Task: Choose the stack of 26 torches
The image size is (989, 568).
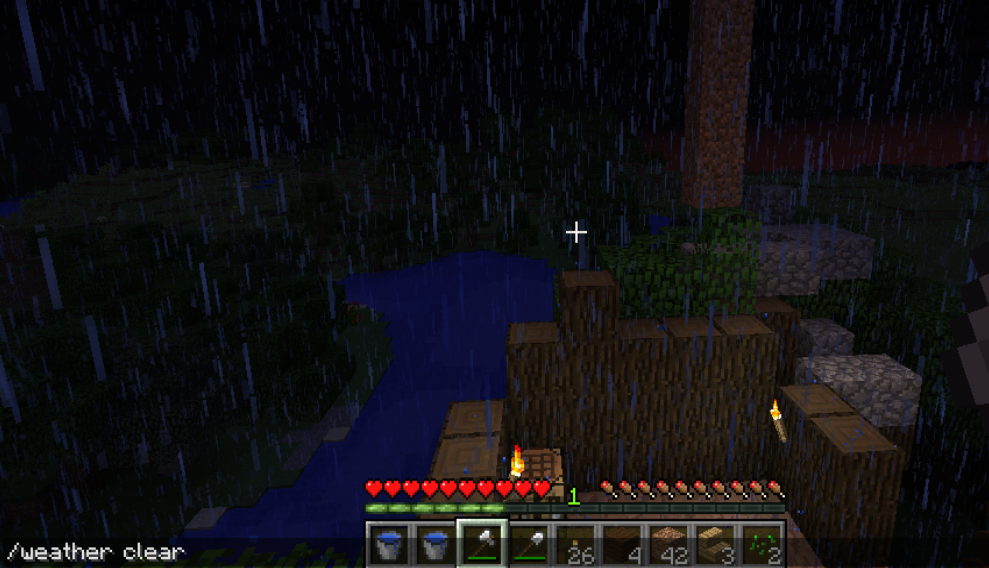Action: 576,545
